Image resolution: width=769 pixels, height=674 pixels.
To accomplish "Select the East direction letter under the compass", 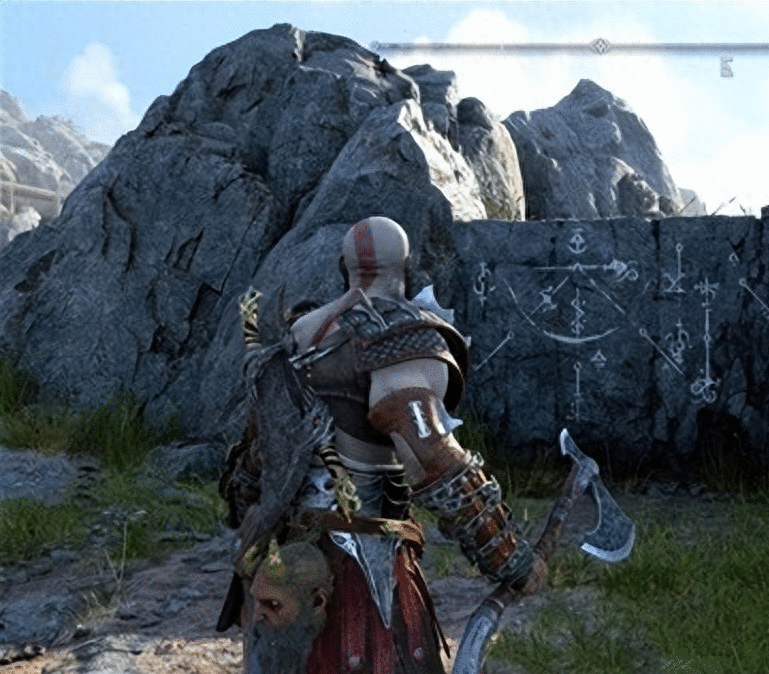I will click(x=726, y=67).
